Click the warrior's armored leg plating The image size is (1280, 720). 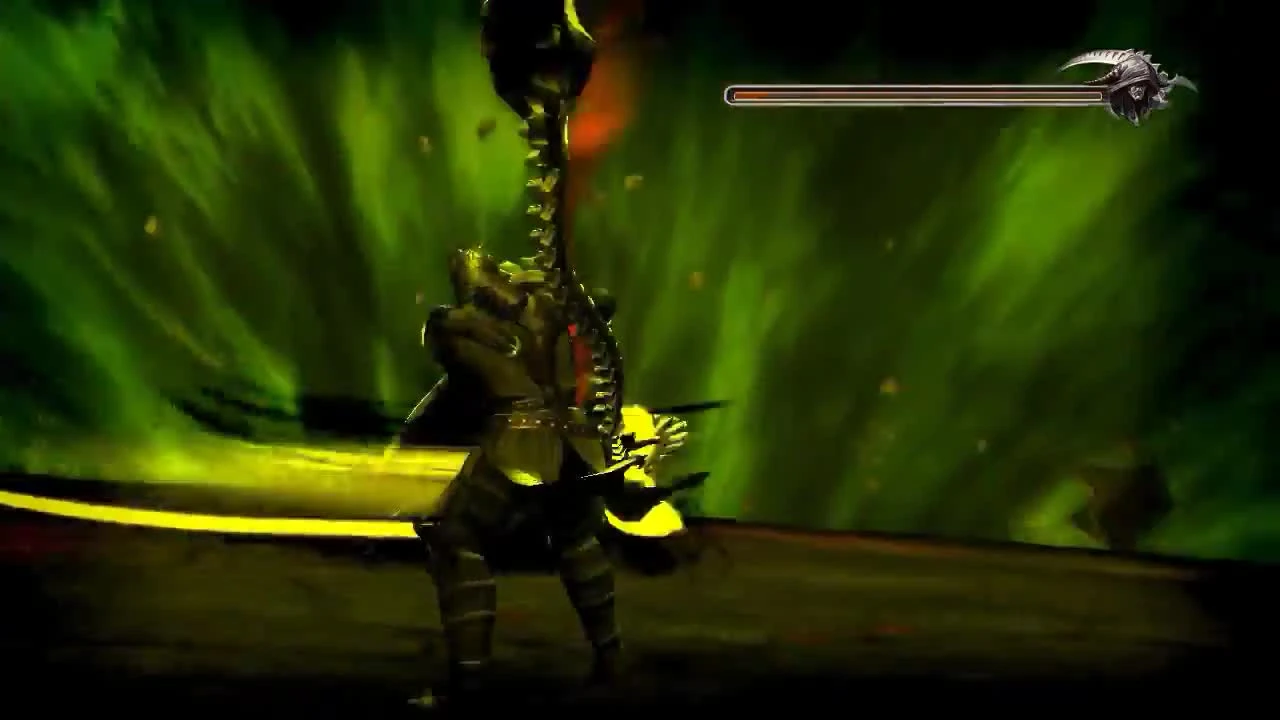click(x=470, y=600)
